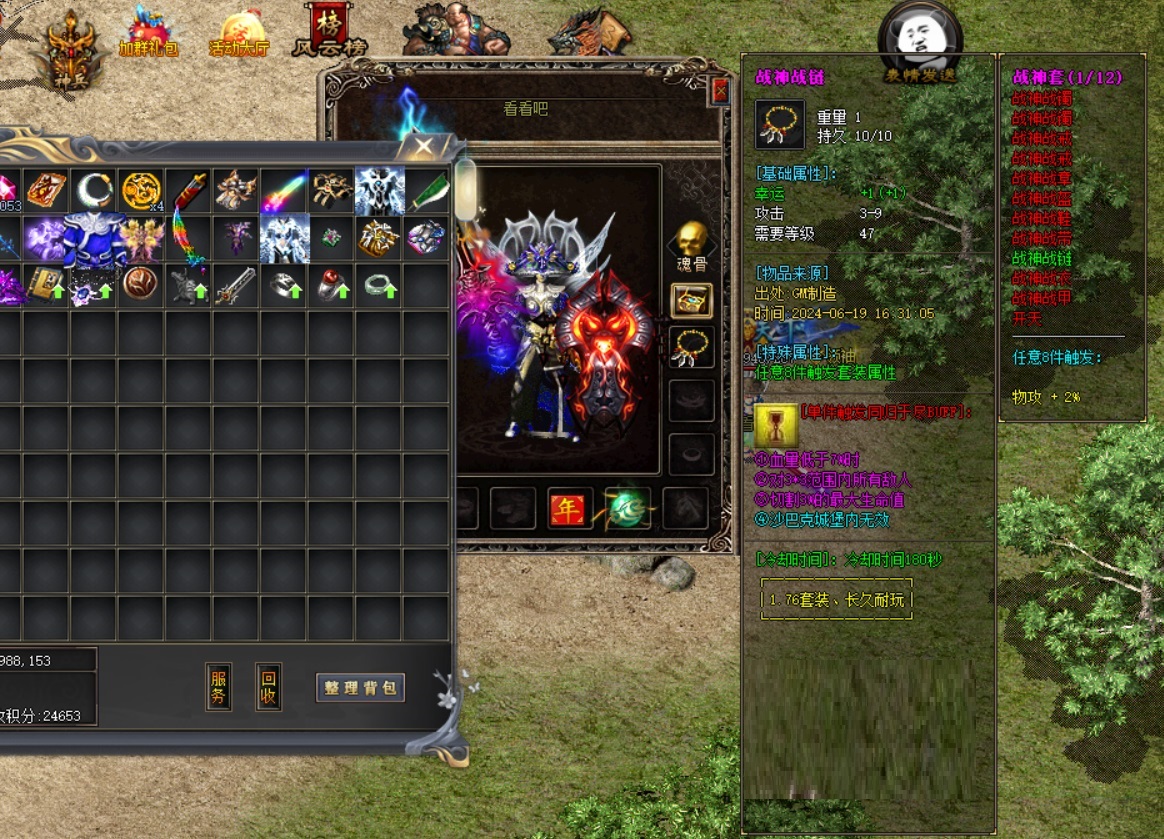Select the red gem ring item

click(332, 286)
